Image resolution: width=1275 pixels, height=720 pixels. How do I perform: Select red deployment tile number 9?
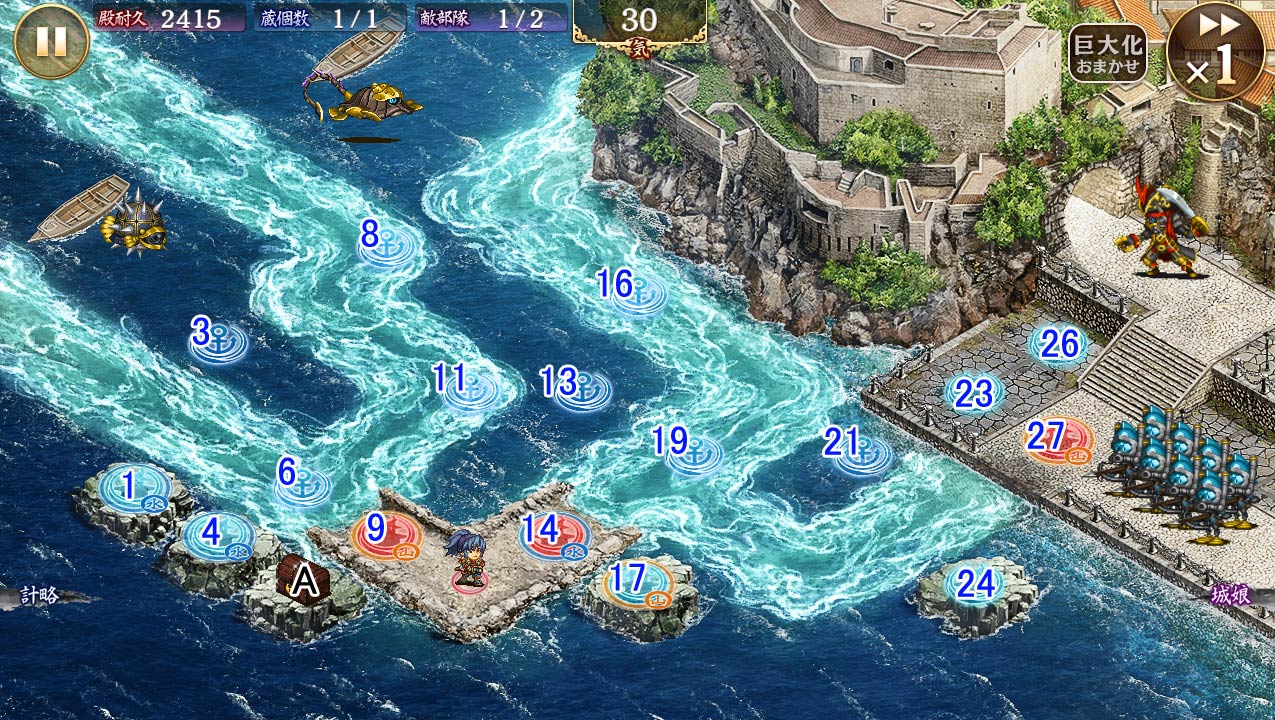385,533
